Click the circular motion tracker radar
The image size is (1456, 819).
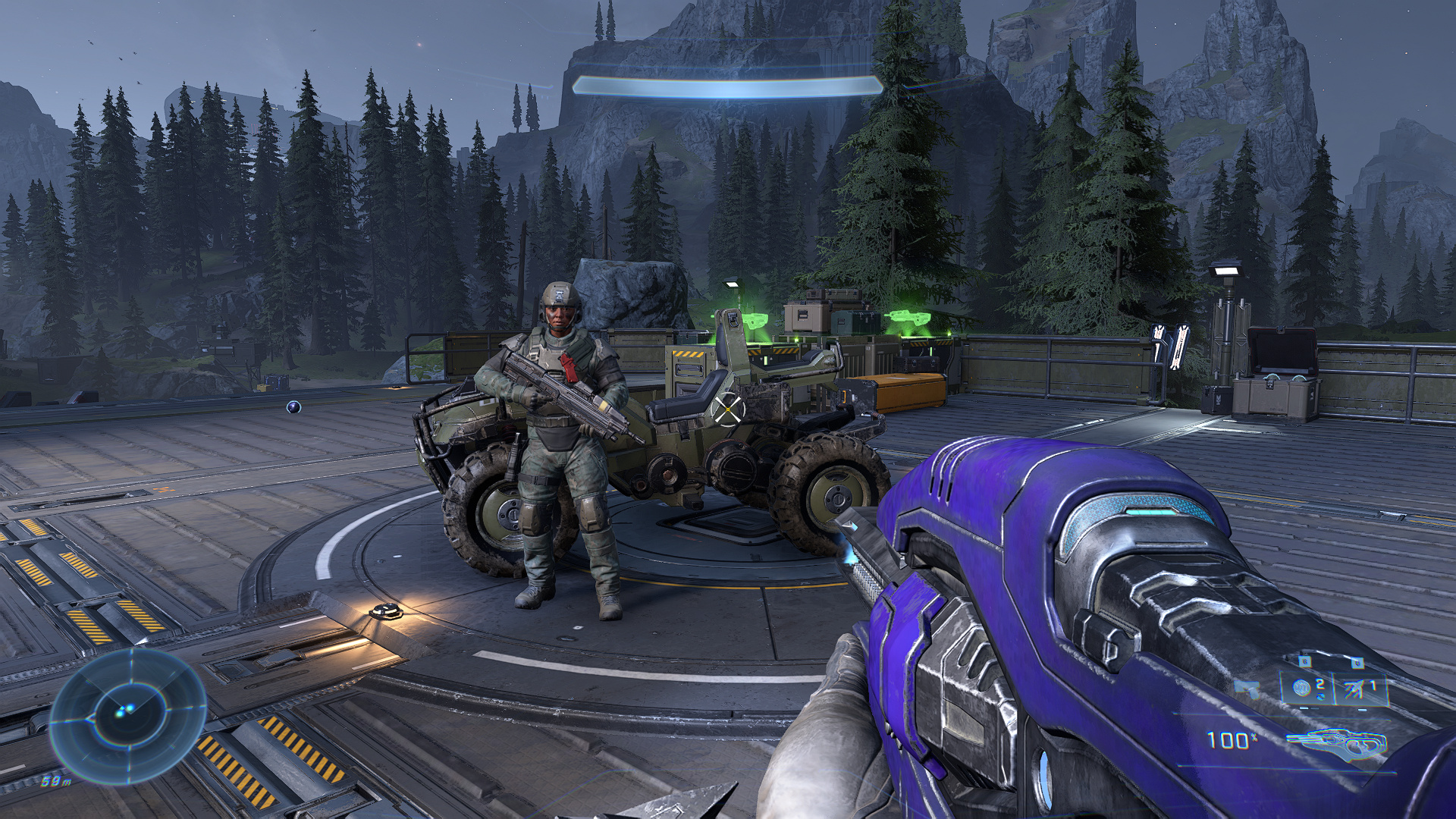(127, 714)
